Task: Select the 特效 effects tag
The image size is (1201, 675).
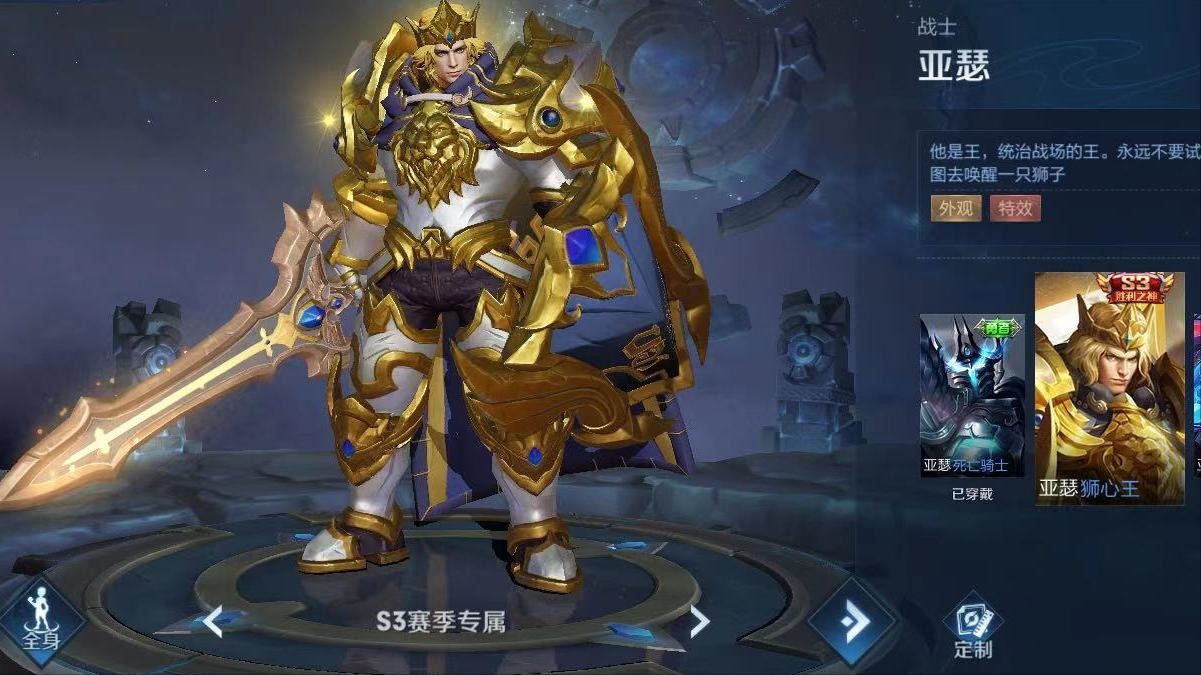Action: (1015, 208)
